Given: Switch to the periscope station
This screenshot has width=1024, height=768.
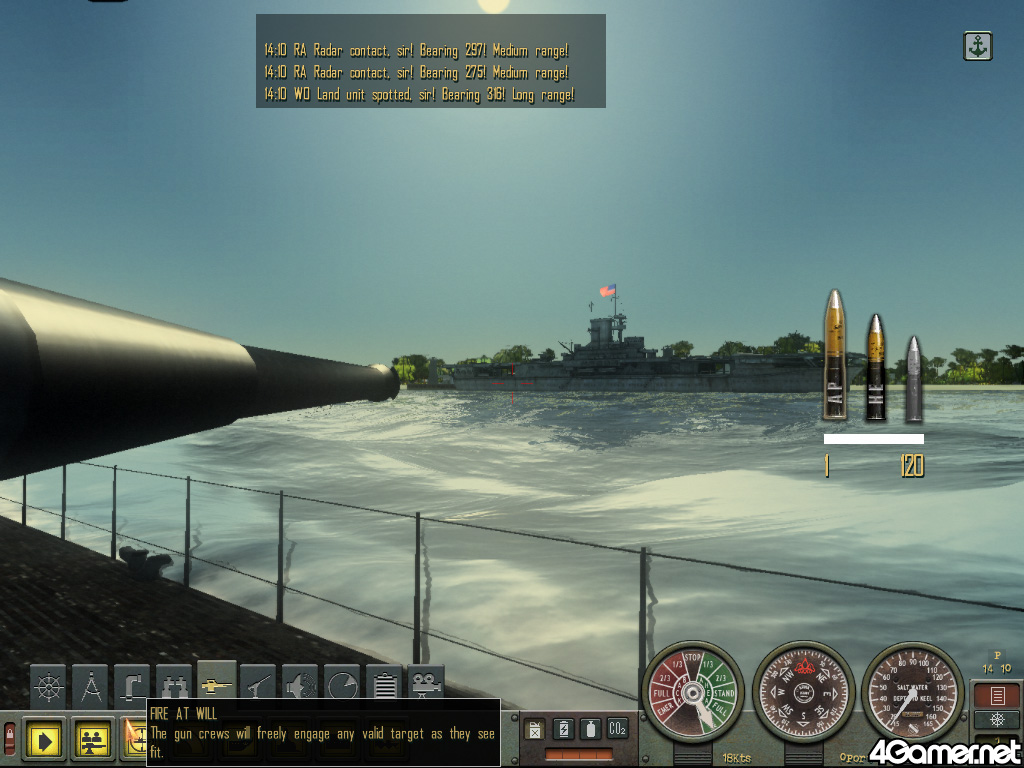Looking at the screenshot, I should click(132, 685).
